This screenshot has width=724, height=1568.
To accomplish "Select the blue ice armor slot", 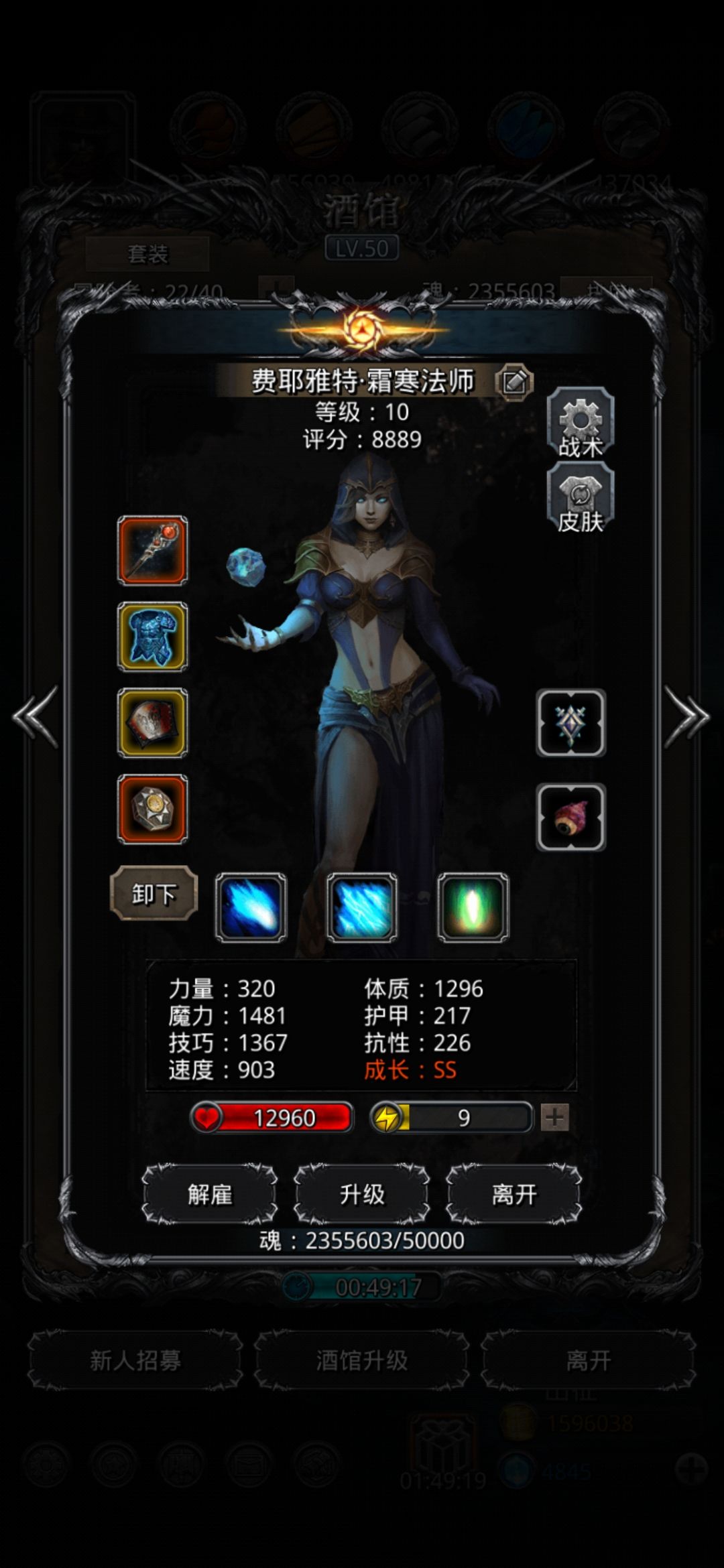I will 153,637.
